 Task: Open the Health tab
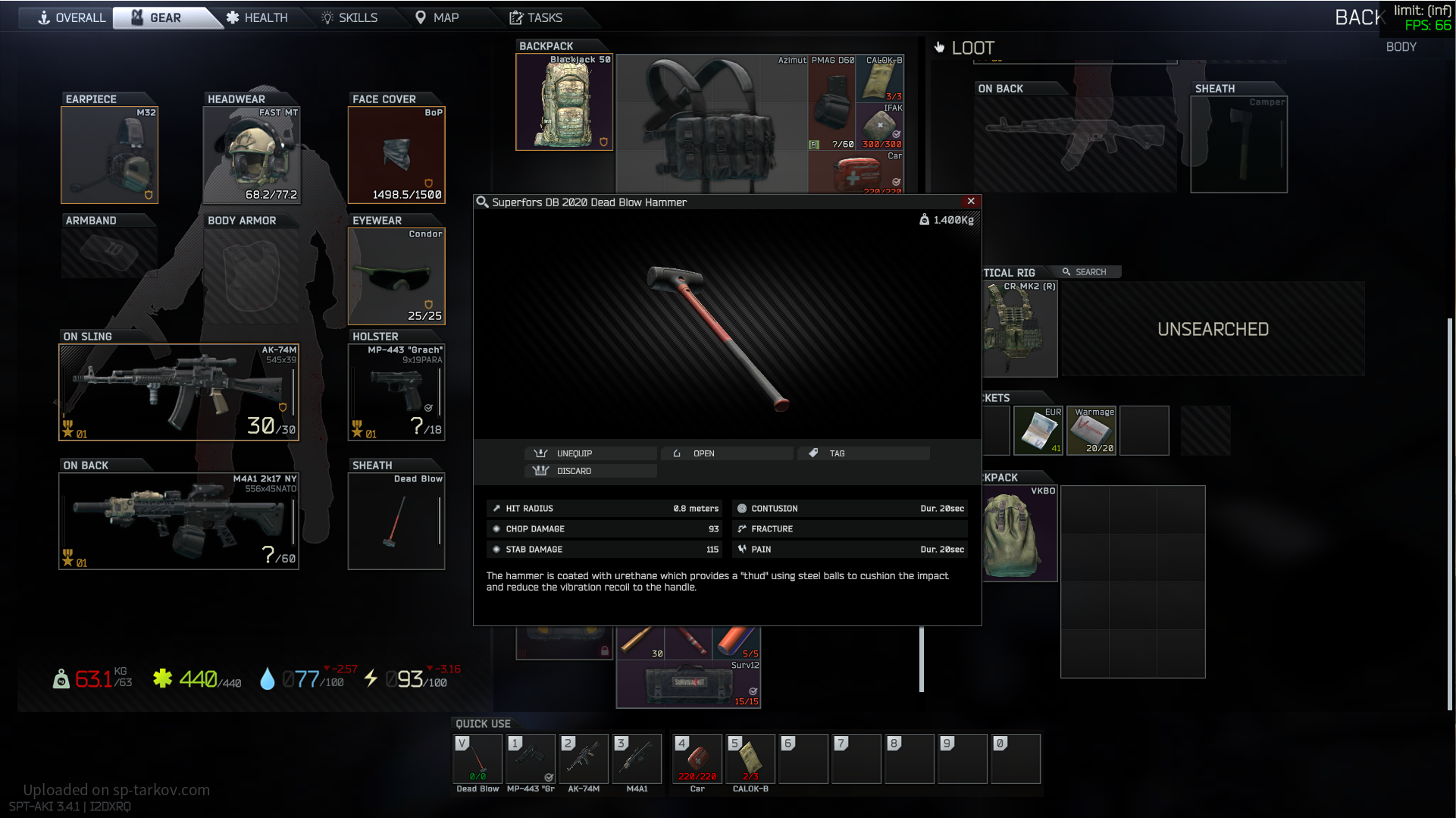[x=257, y=17]
